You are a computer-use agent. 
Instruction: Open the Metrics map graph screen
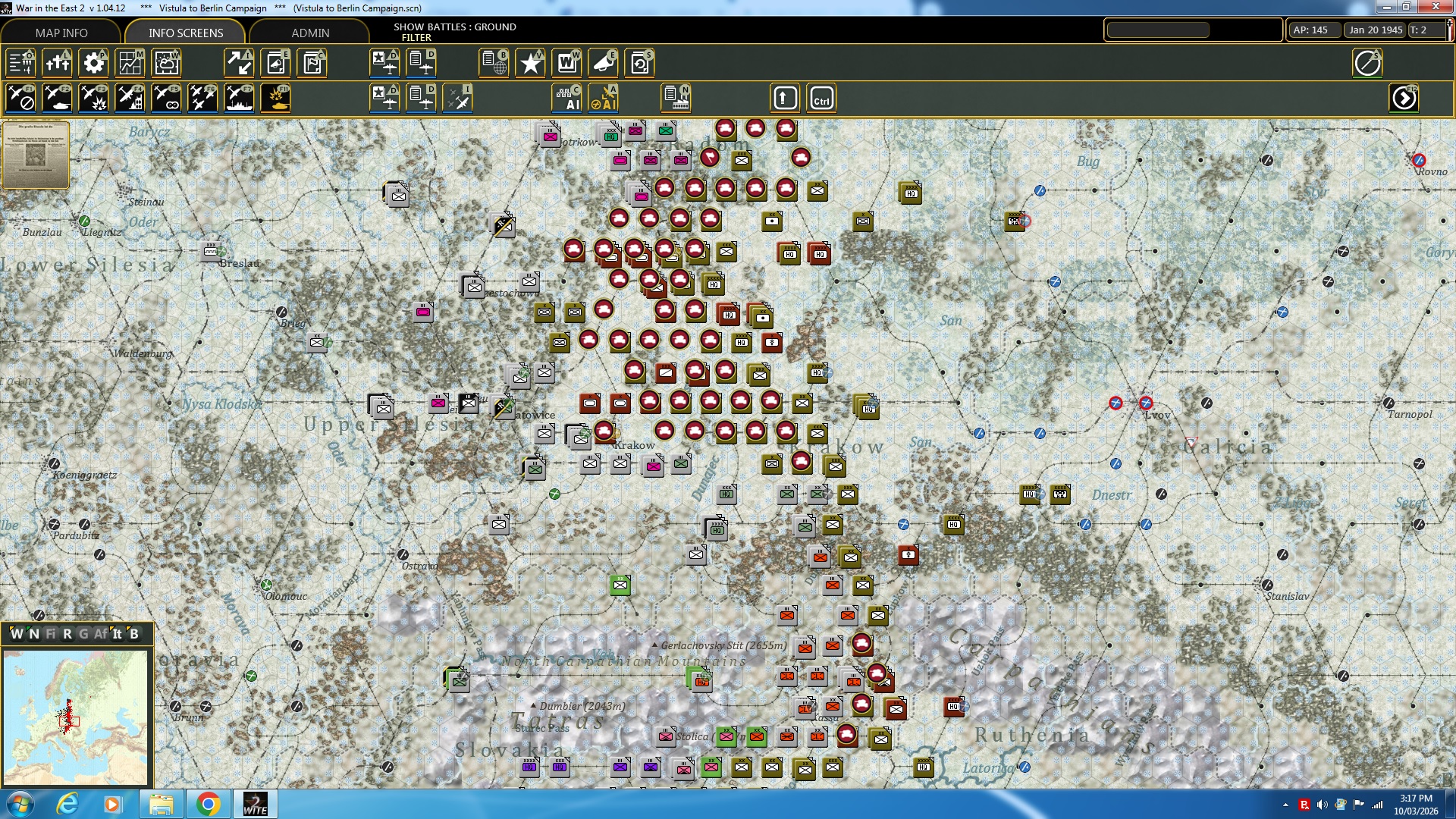coord(130,63)
